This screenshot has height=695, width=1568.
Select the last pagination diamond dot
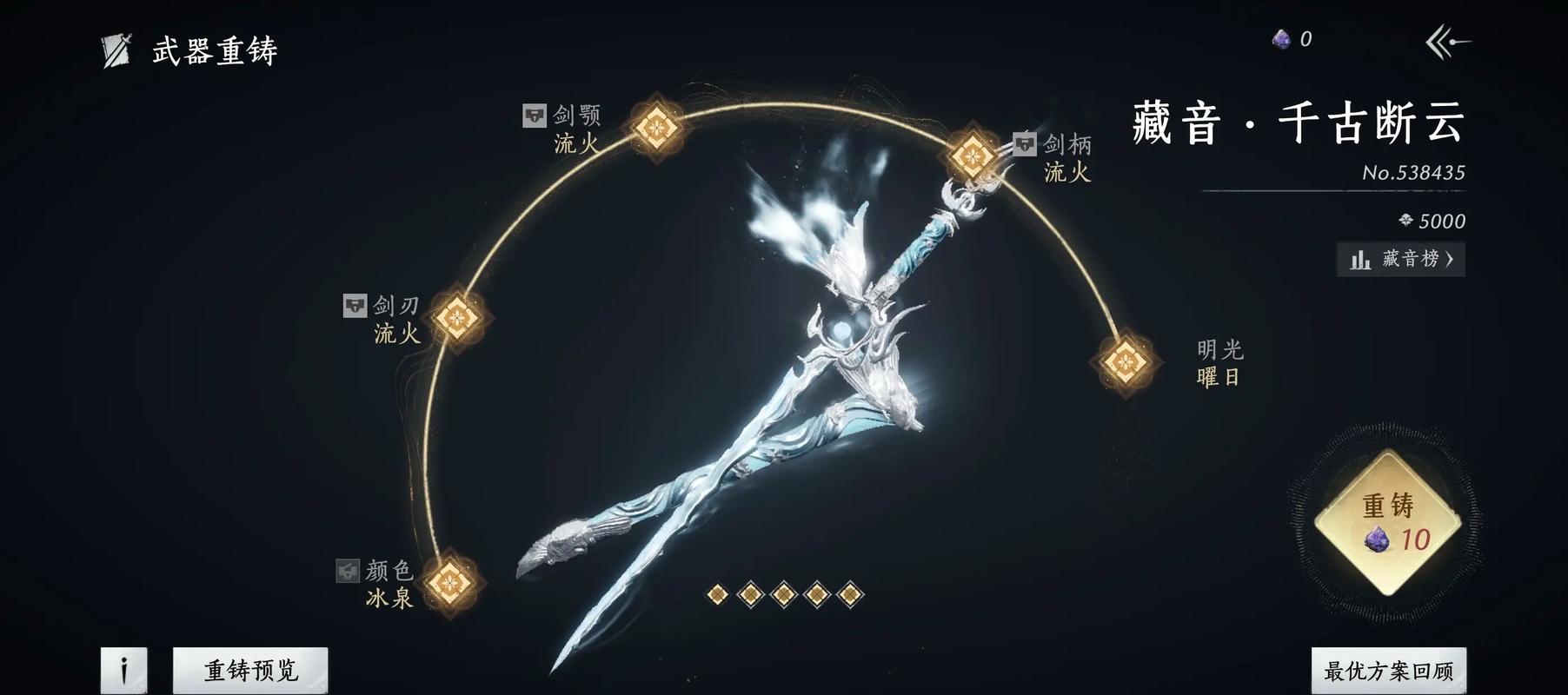[x=847, y=592]
